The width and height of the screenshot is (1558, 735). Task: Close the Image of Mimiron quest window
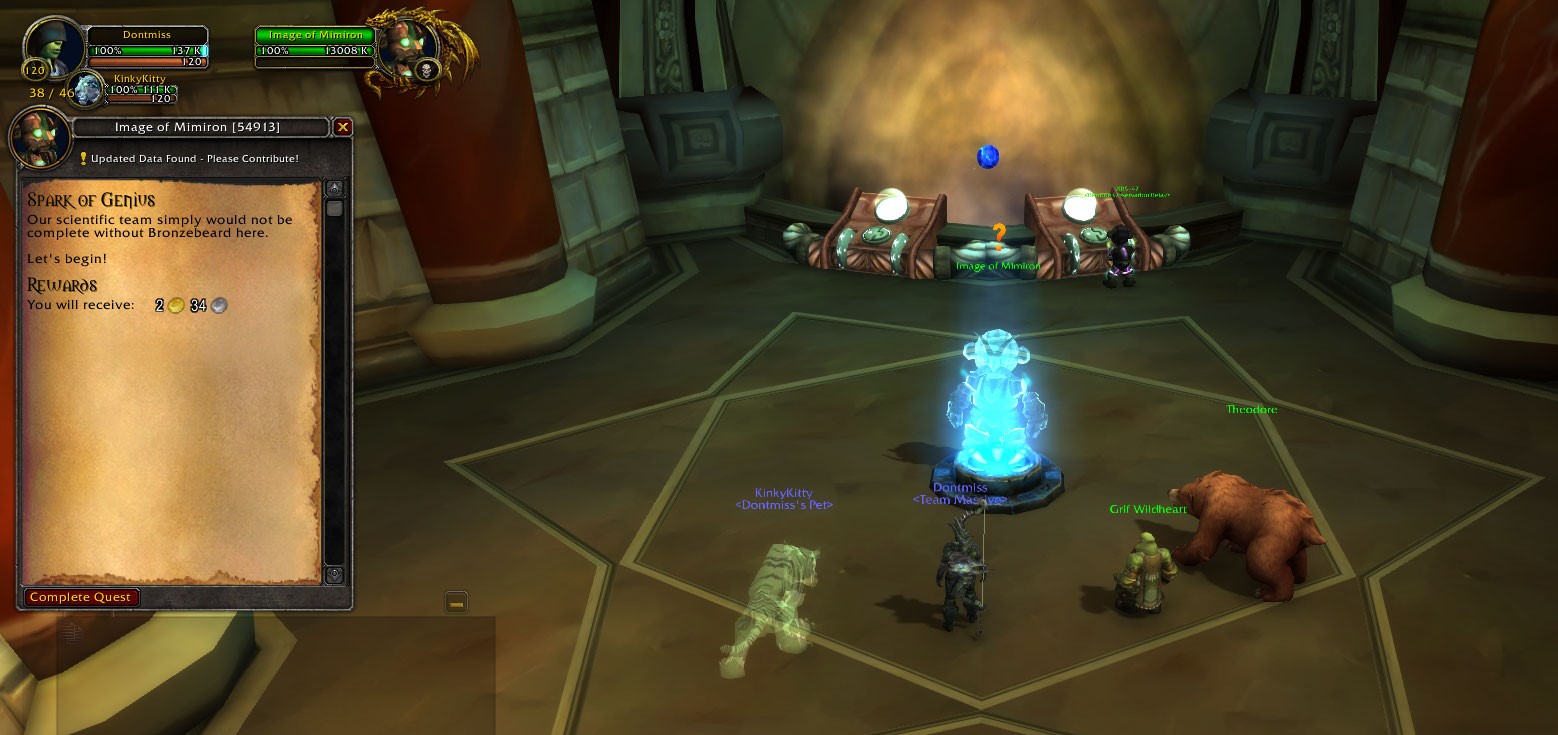343,127
